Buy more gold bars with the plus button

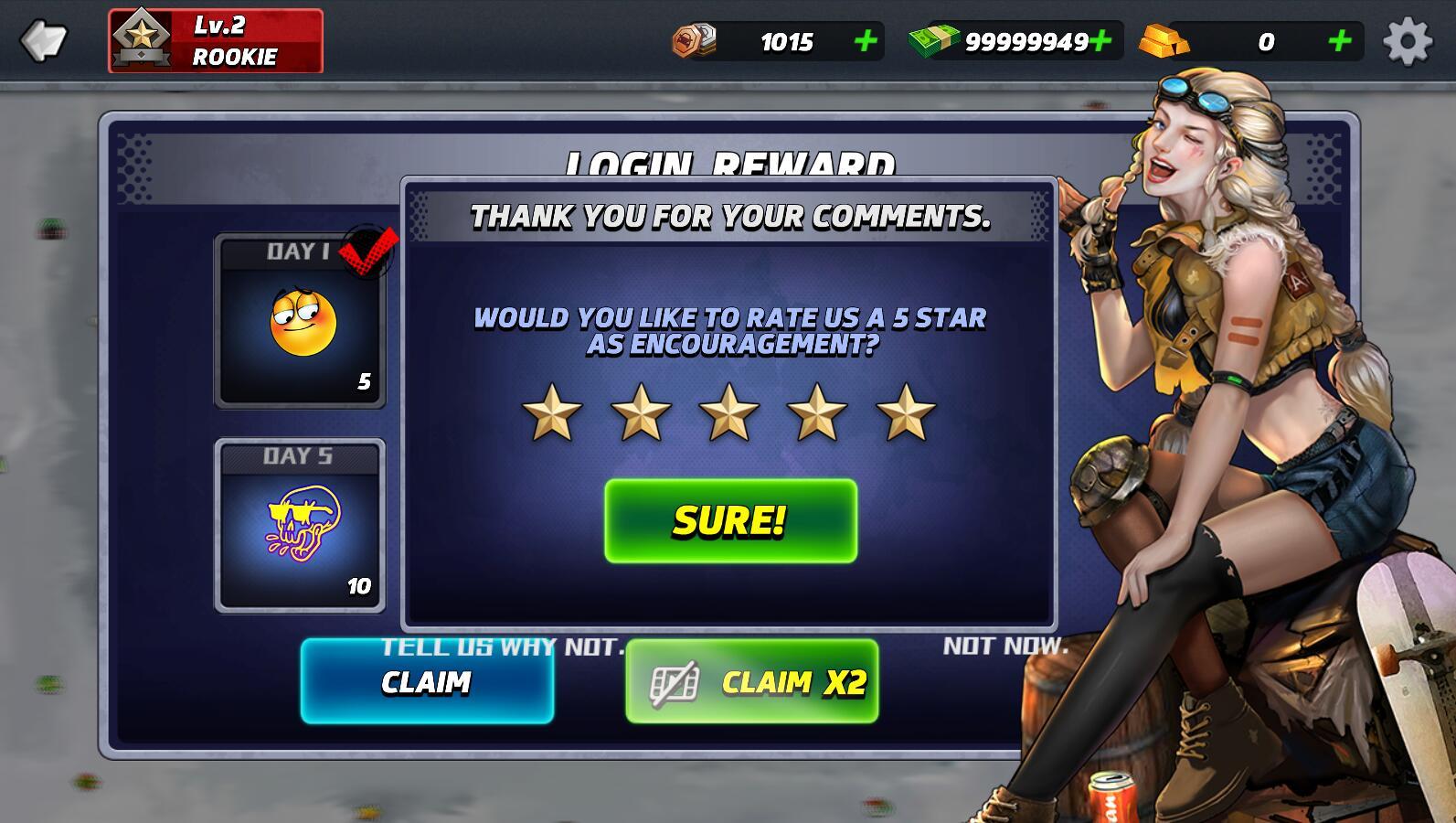1339,41
